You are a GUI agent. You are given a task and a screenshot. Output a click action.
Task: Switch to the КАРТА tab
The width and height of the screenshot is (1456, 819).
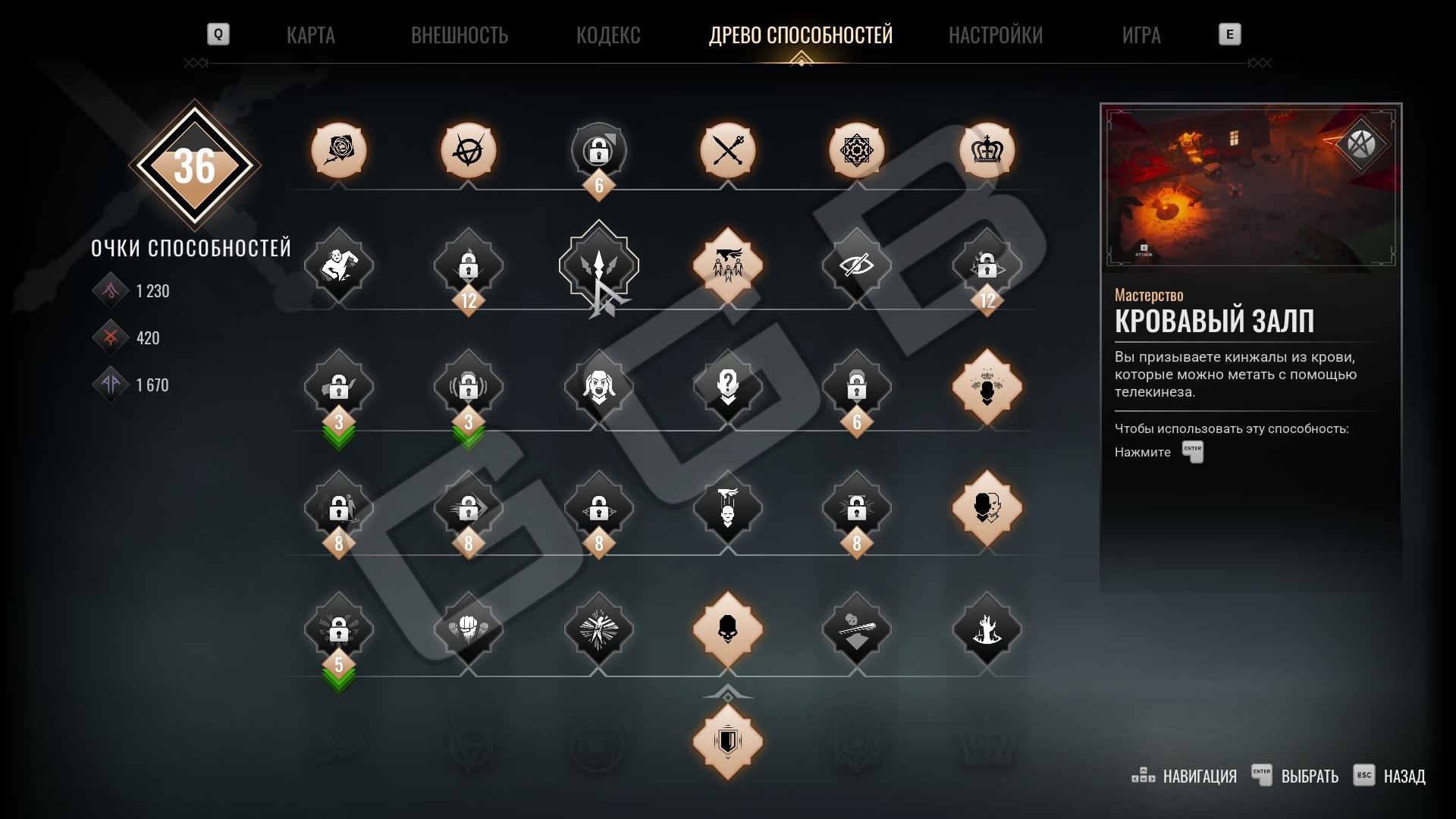310,35
